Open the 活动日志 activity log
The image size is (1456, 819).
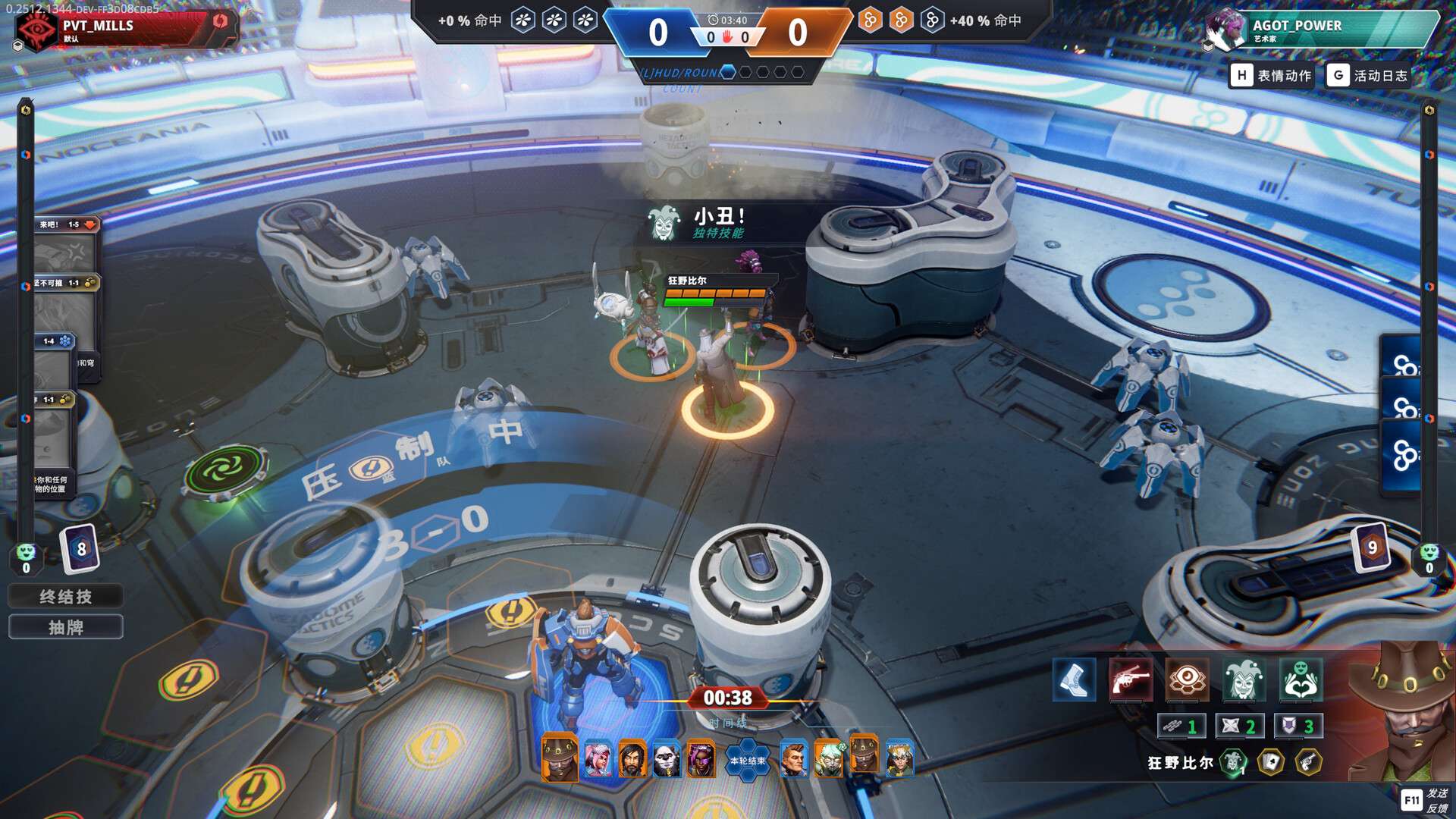1369,75
